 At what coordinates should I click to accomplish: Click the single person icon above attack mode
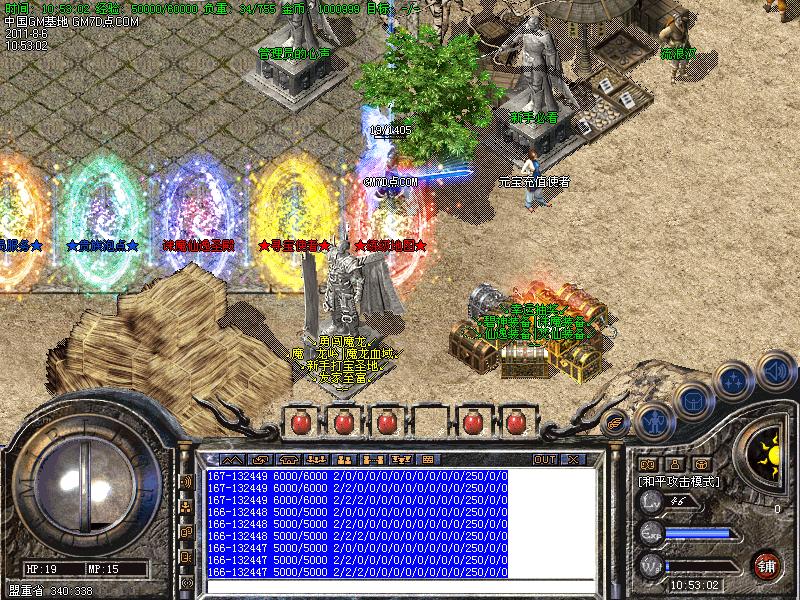point(674,464)
